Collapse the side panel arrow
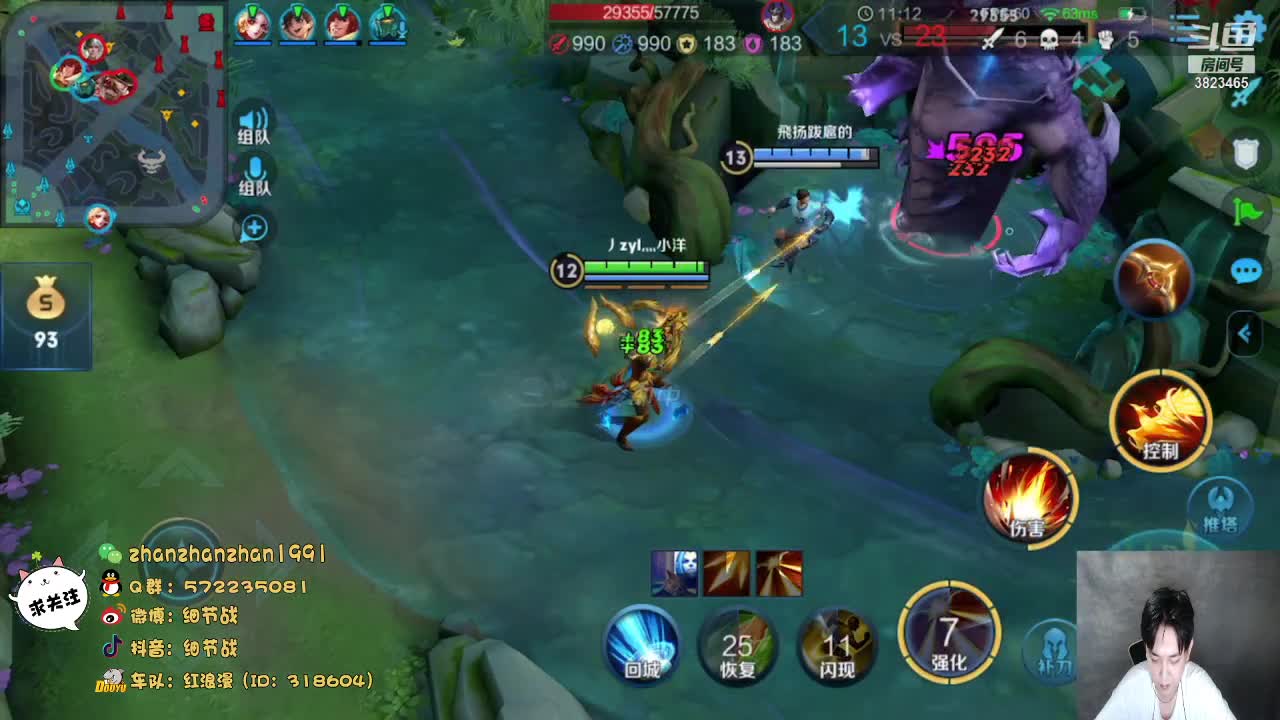Screen dimensions: 1280x720 pos(1245,333)
